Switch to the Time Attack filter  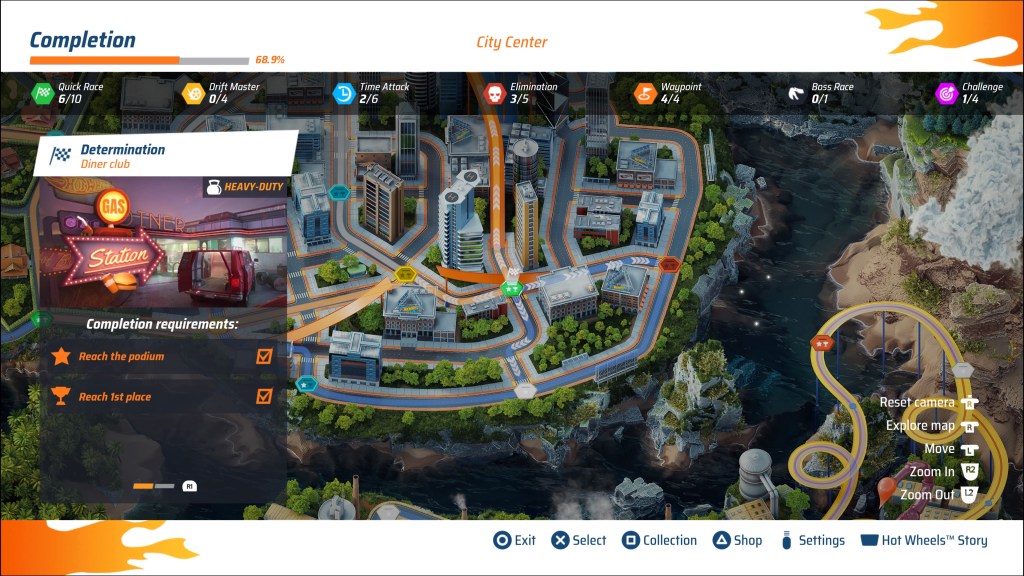pos(370,93)
